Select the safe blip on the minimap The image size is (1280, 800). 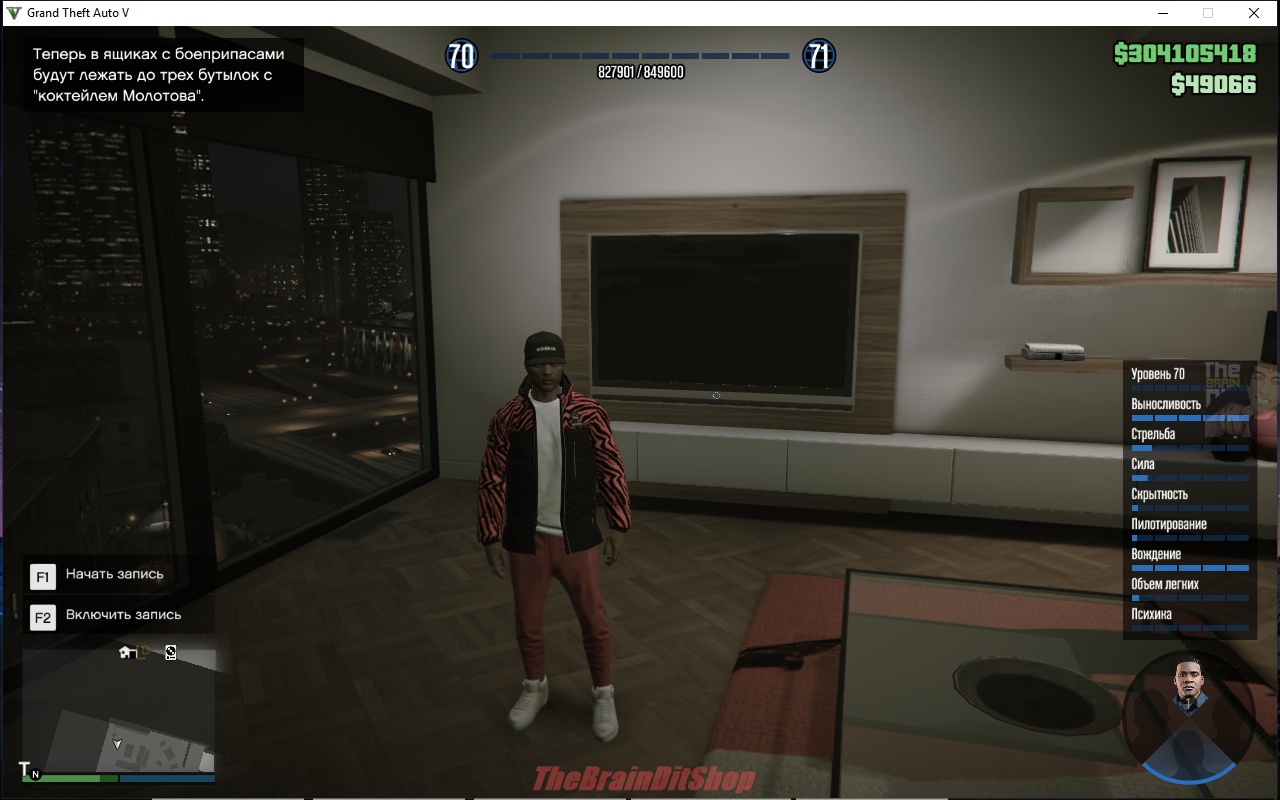171,653
